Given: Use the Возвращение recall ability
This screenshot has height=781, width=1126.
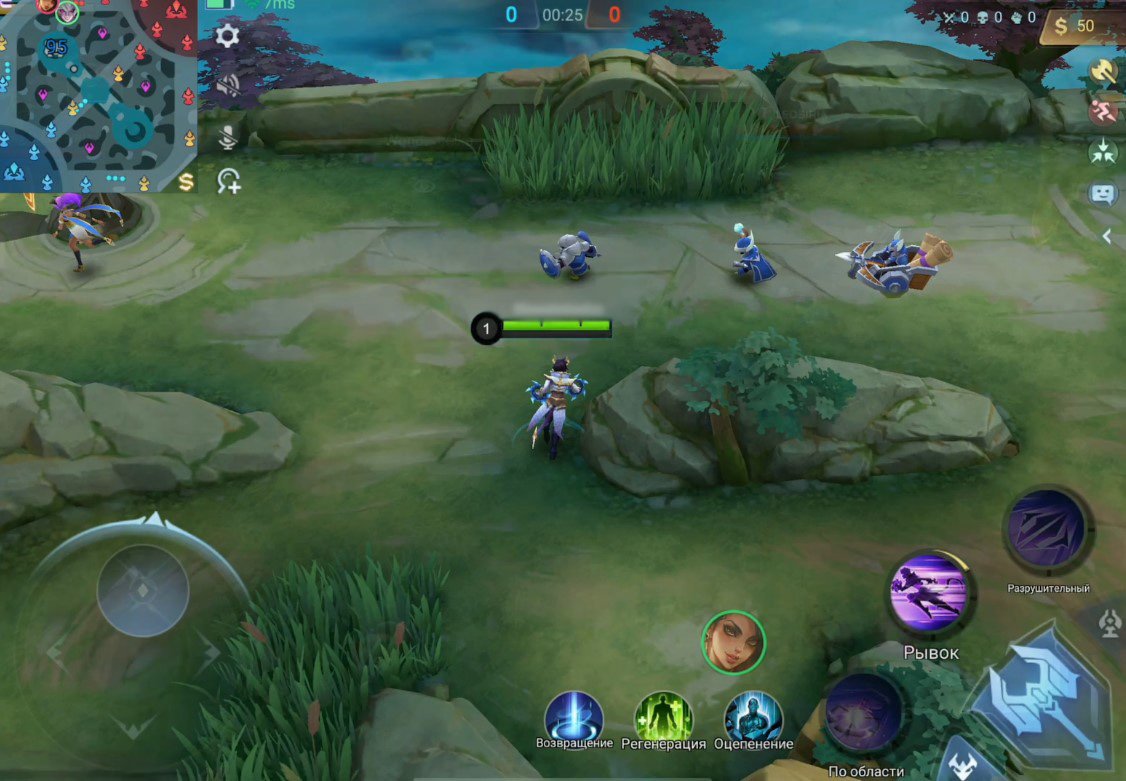Looking at the screenshot, I should coord(574,715).
